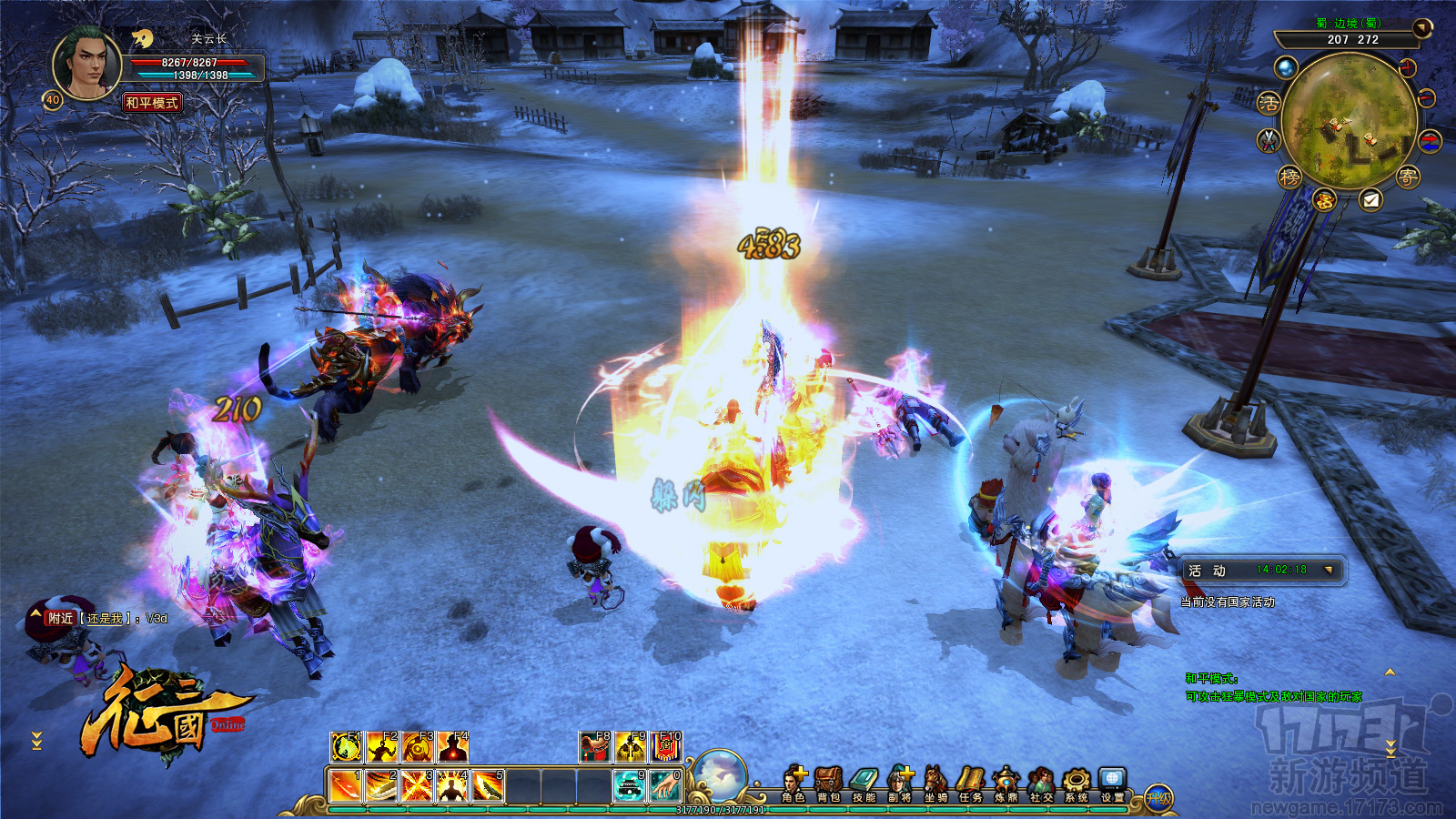
Task: Open the 设置 settings menu
Action: (1112, 784)
